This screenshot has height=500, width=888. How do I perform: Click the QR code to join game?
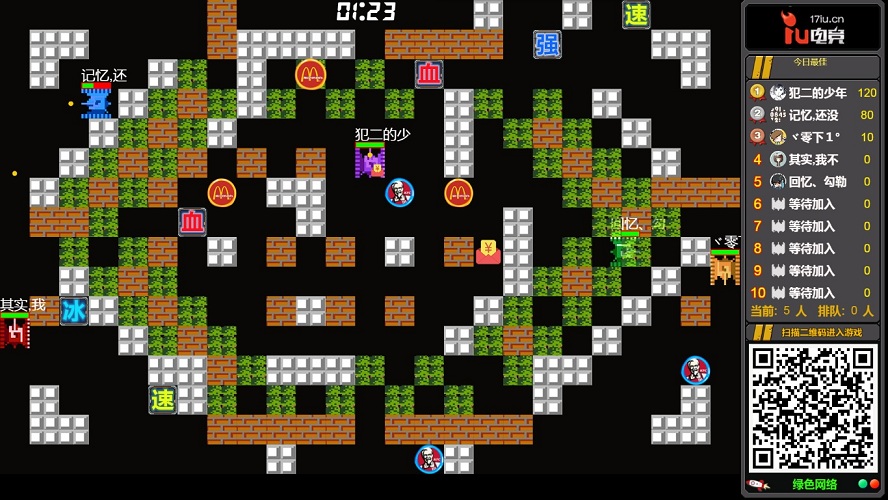click(812, 407)
